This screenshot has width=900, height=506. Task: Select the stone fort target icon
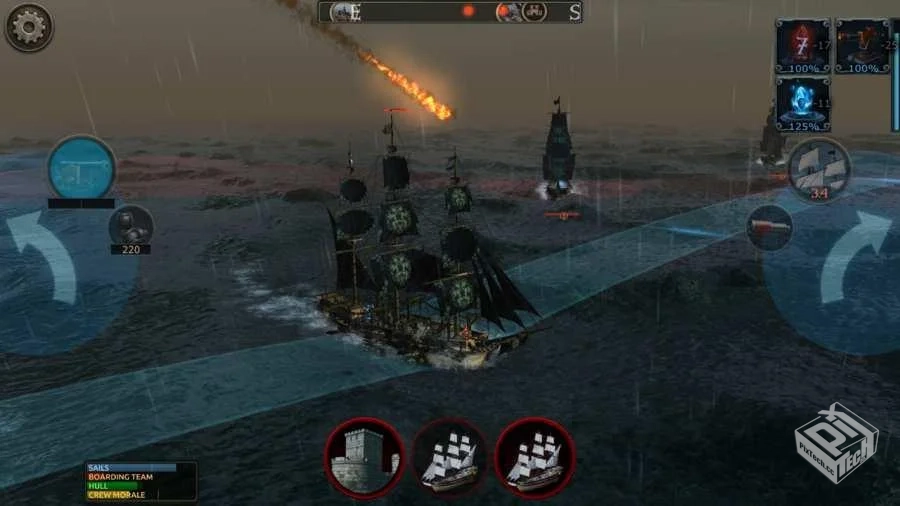pos(364,457)
